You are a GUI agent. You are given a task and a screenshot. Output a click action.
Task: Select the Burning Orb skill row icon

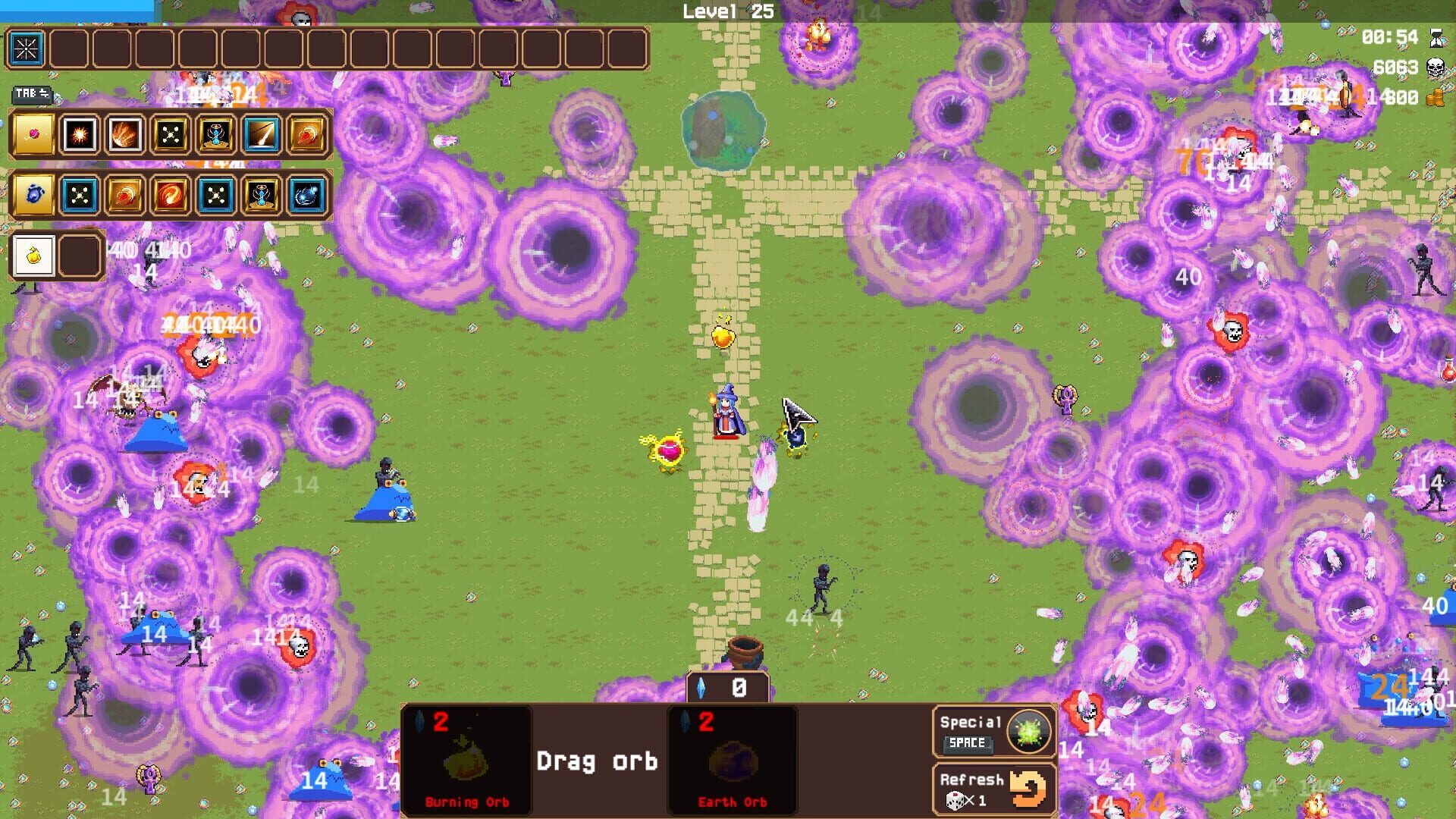point(32,134)
